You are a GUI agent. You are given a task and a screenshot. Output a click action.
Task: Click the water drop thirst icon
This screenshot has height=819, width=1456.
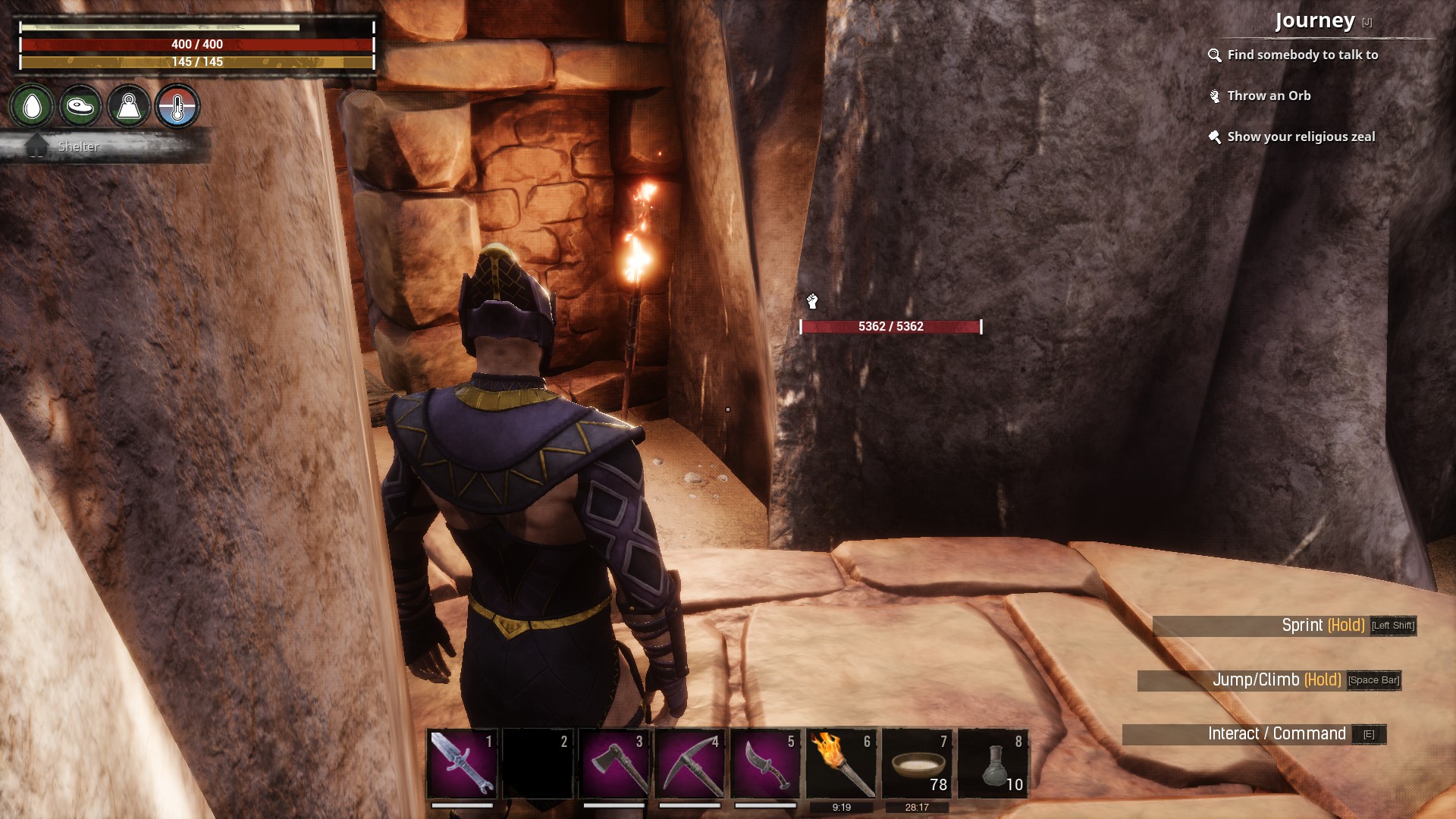[32, 106]
